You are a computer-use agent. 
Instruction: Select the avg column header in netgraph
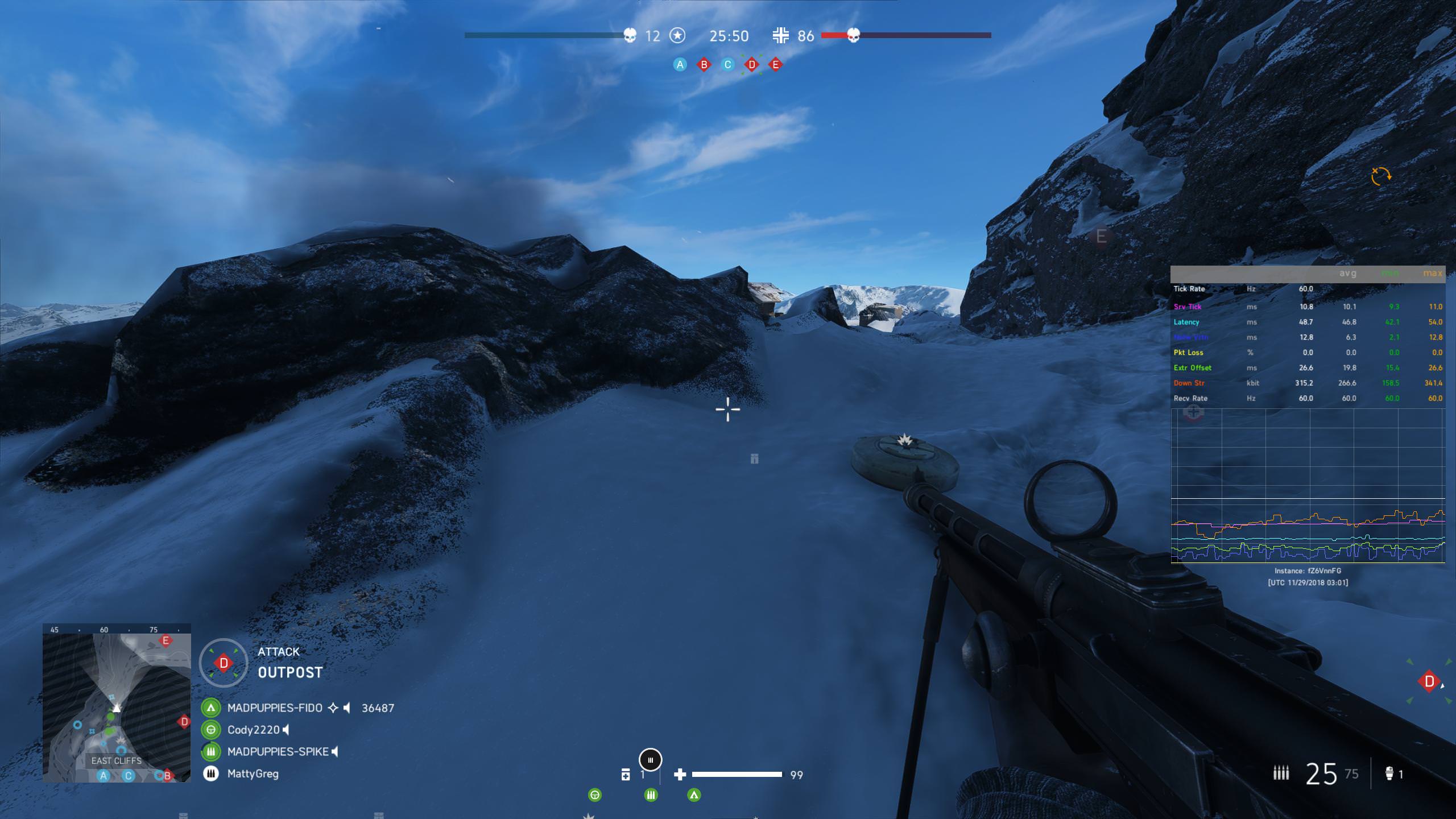pos(1347,273)
